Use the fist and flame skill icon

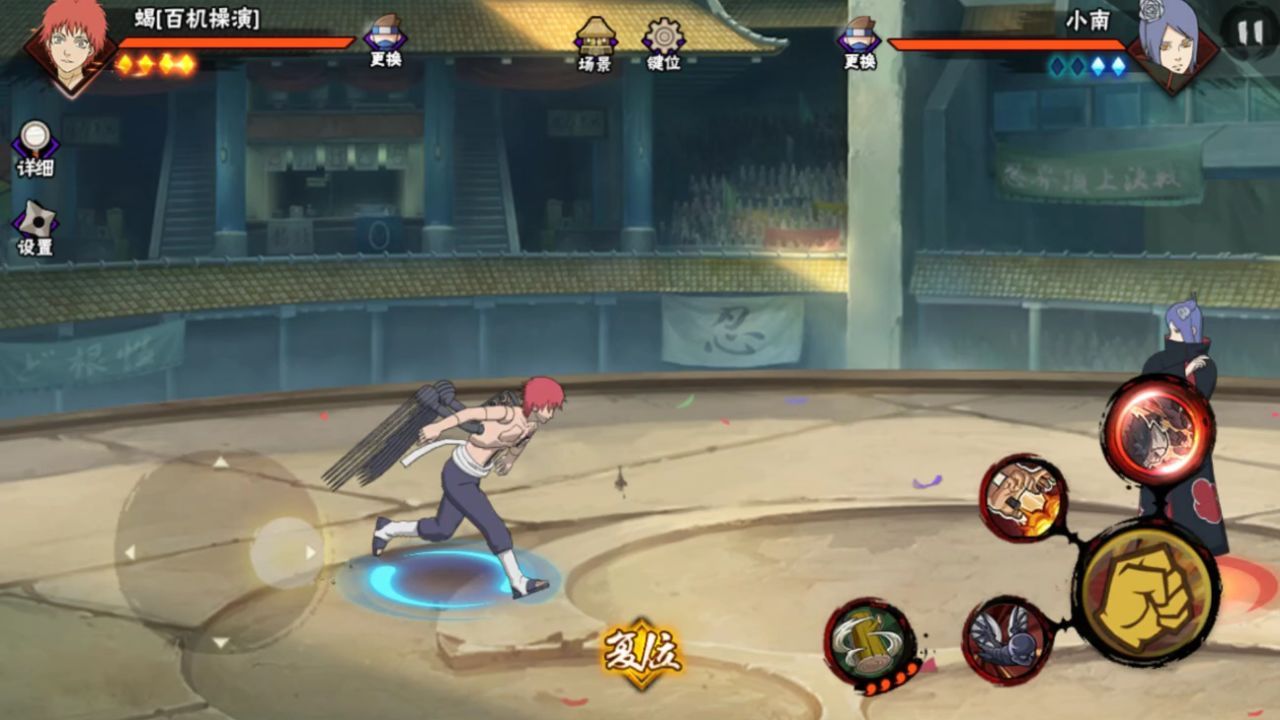[1023, 497]
